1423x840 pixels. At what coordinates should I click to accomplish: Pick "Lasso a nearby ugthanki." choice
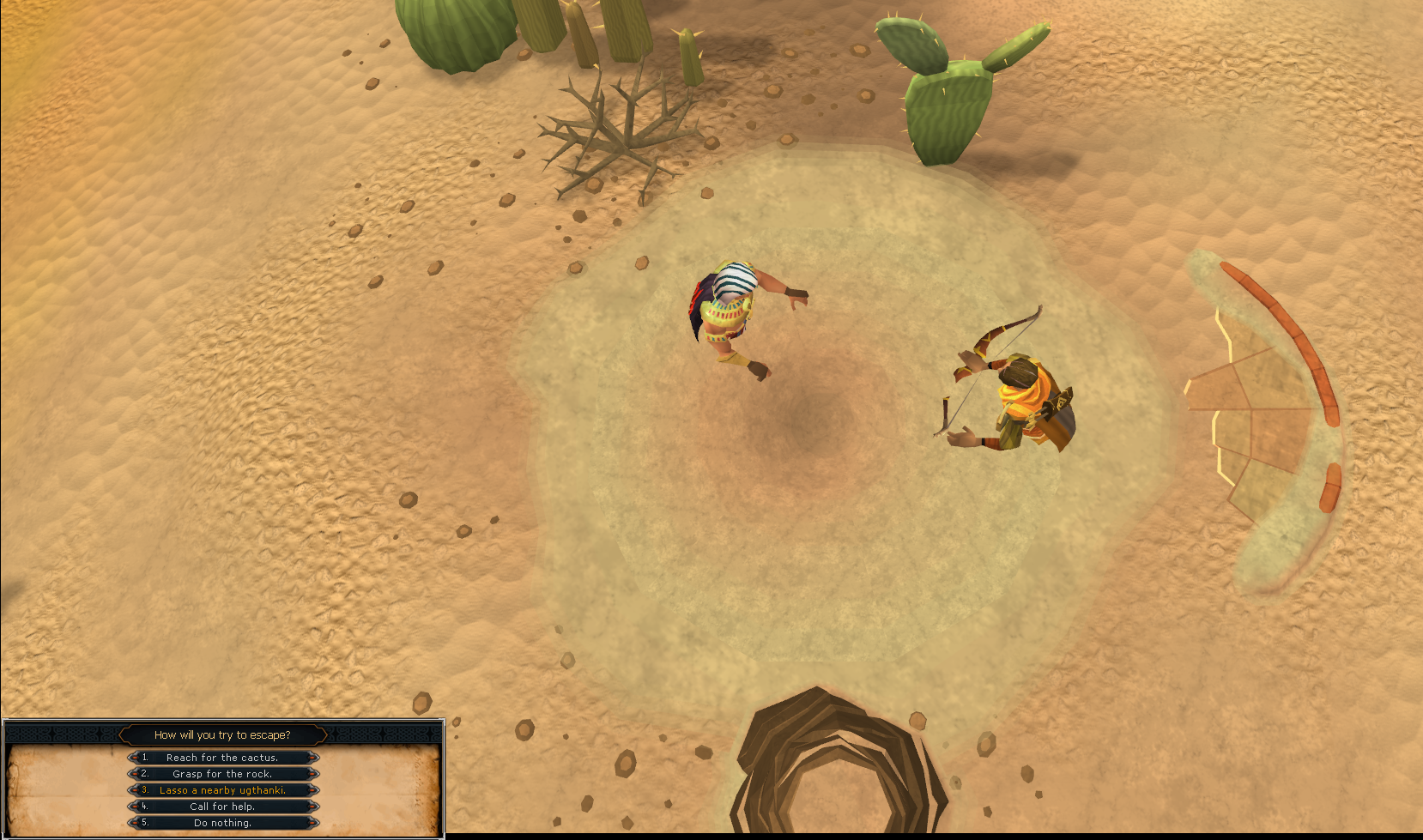click(222, 790)
